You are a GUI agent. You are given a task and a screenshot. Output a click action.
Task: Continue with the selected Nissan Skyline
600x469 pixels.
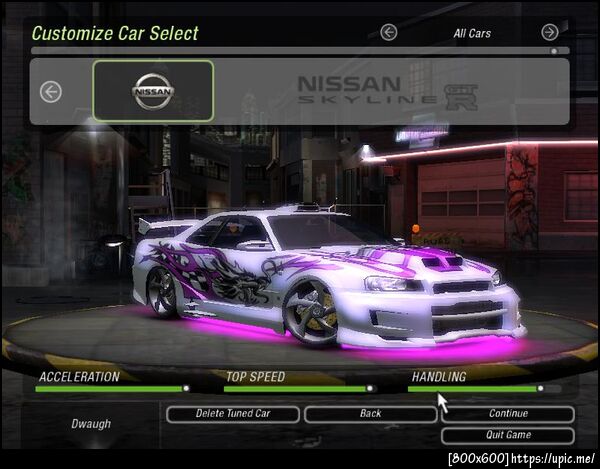[x=508, y=414]
